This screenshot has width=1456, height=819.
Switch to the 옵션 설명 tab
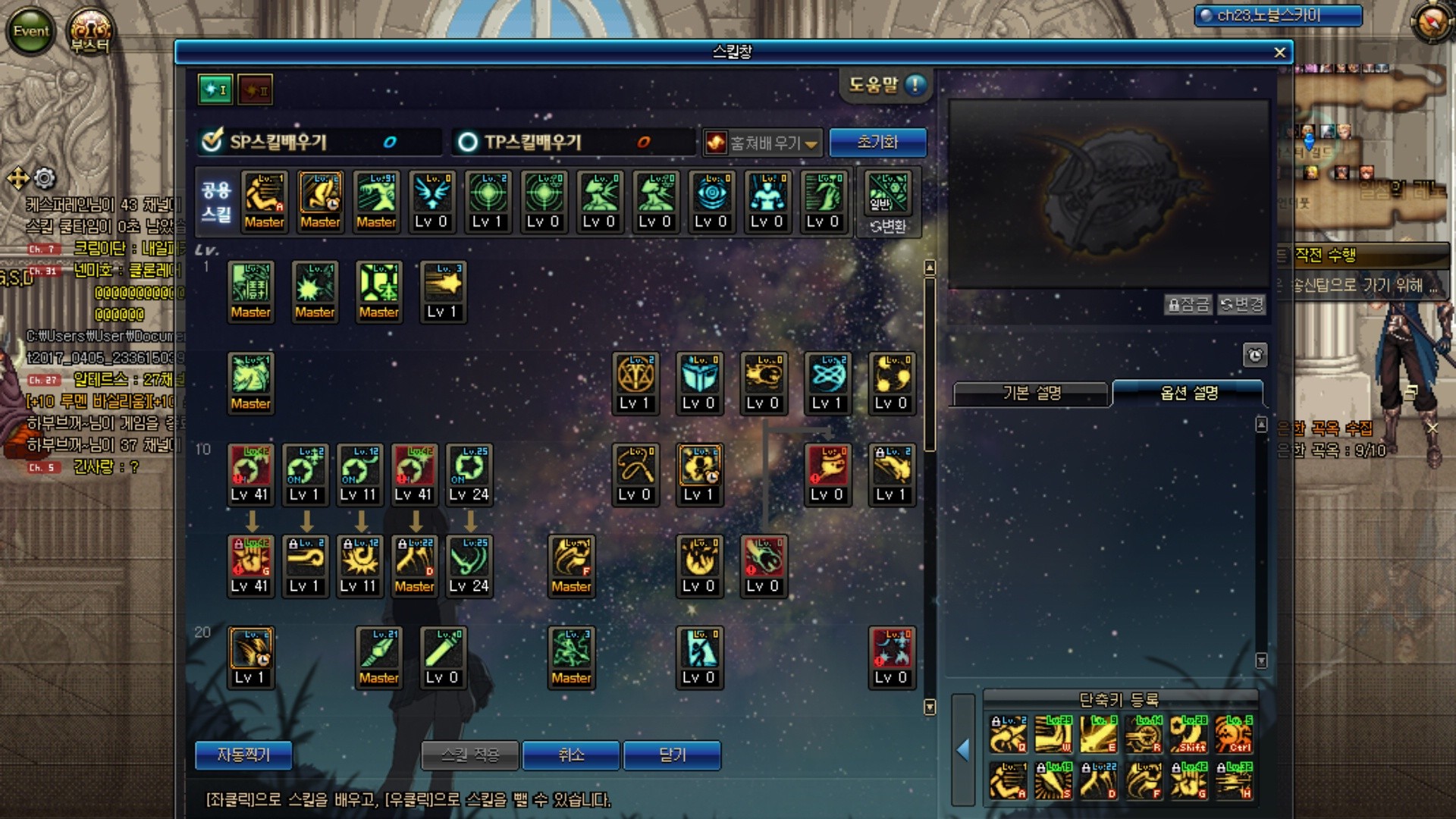(x=1188, y=393)
